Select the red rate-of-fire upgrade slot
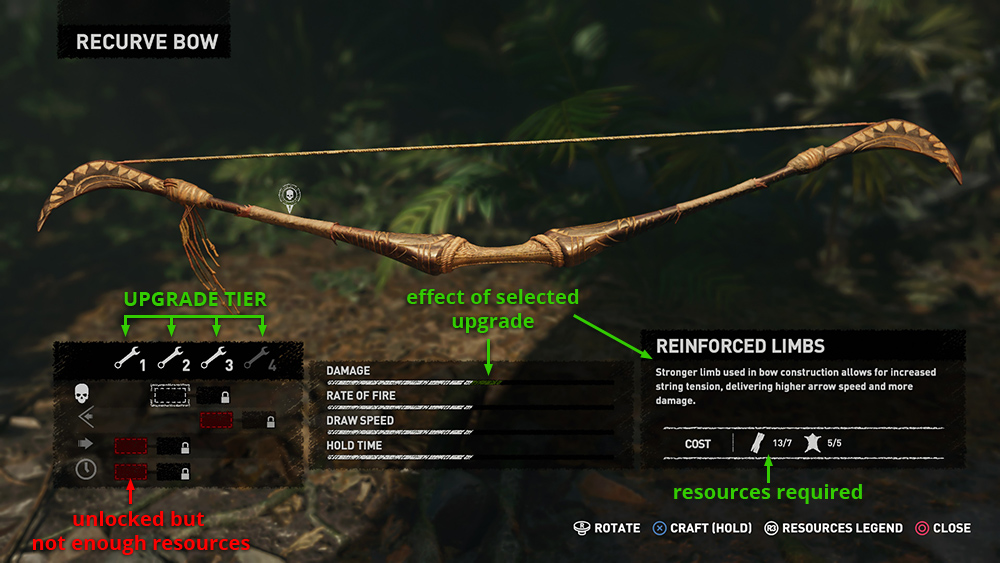The width and height of the screenshot is (1000, 563). (x=217, y=421)
